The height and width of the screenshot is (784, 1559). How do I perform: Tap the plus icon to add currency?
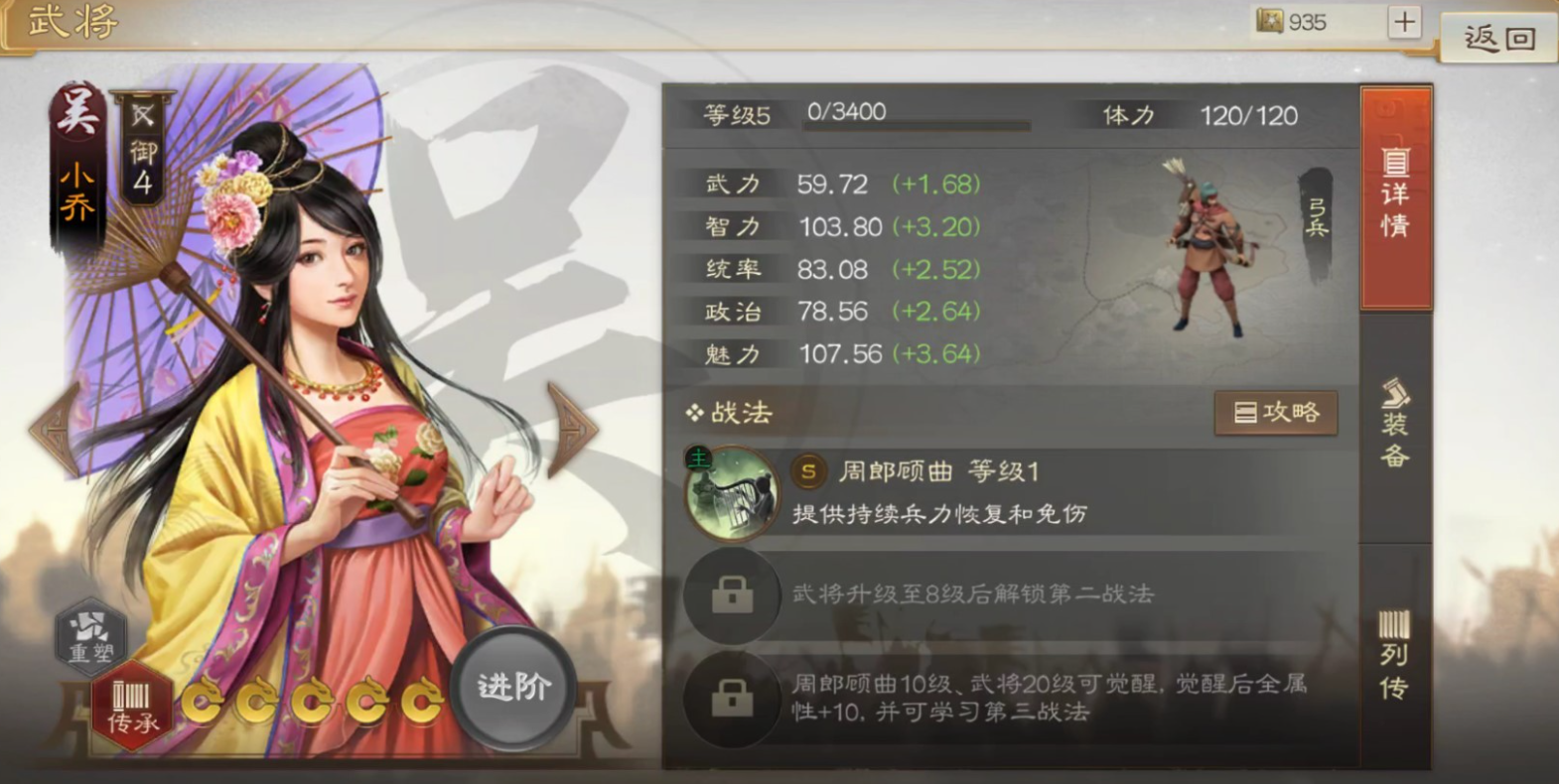[x=1406, y=21]
